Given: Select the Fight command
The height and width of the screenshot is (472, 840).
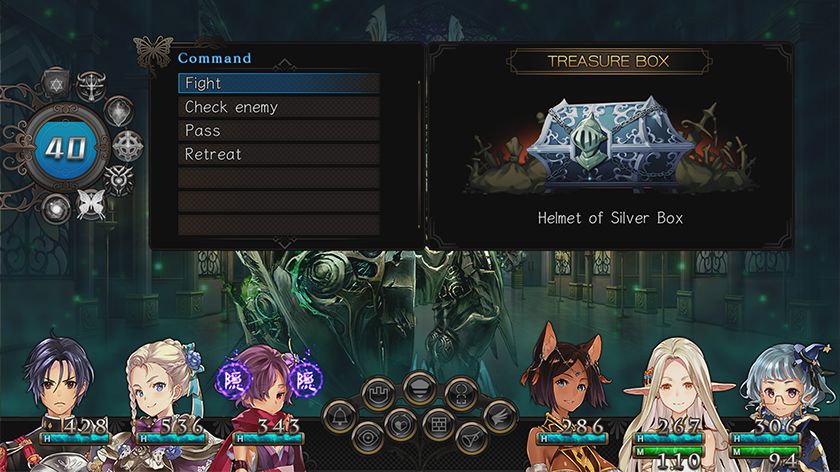Looking at the screenshot, I should (x=279, y=83).
